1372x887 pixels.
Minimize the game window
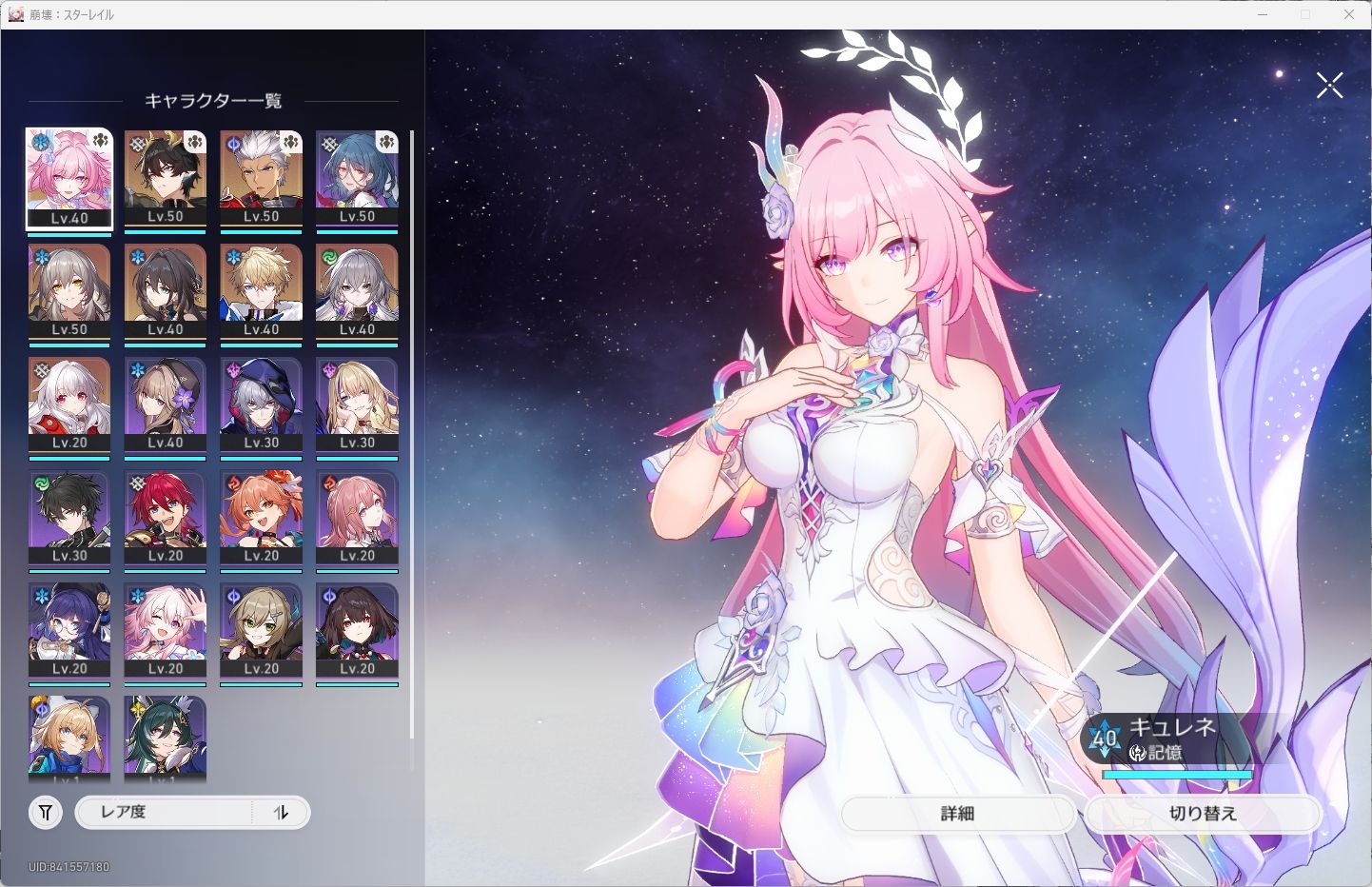click(x=1263, y=14)
